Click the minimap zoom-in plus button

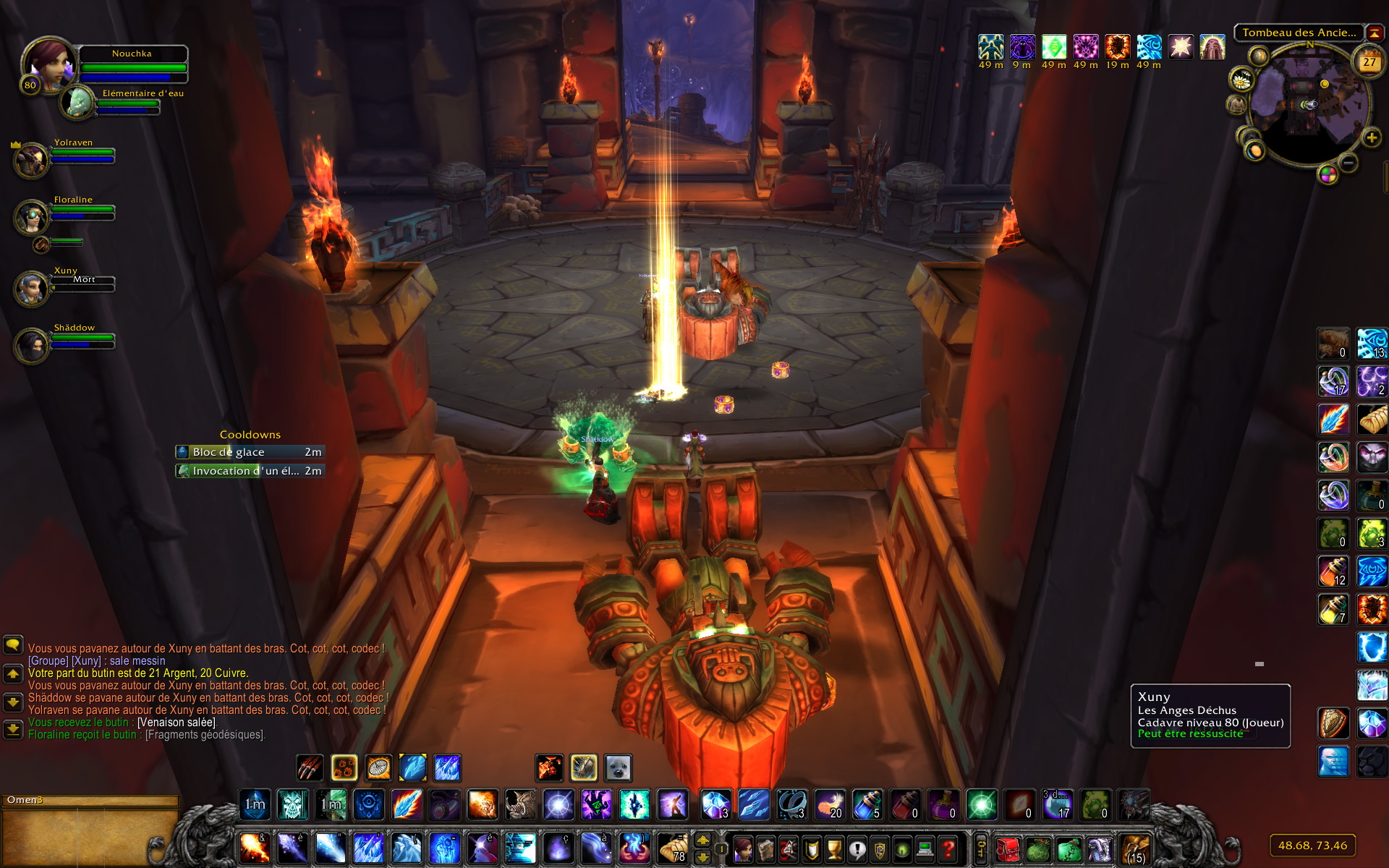tap(1371, 137)
